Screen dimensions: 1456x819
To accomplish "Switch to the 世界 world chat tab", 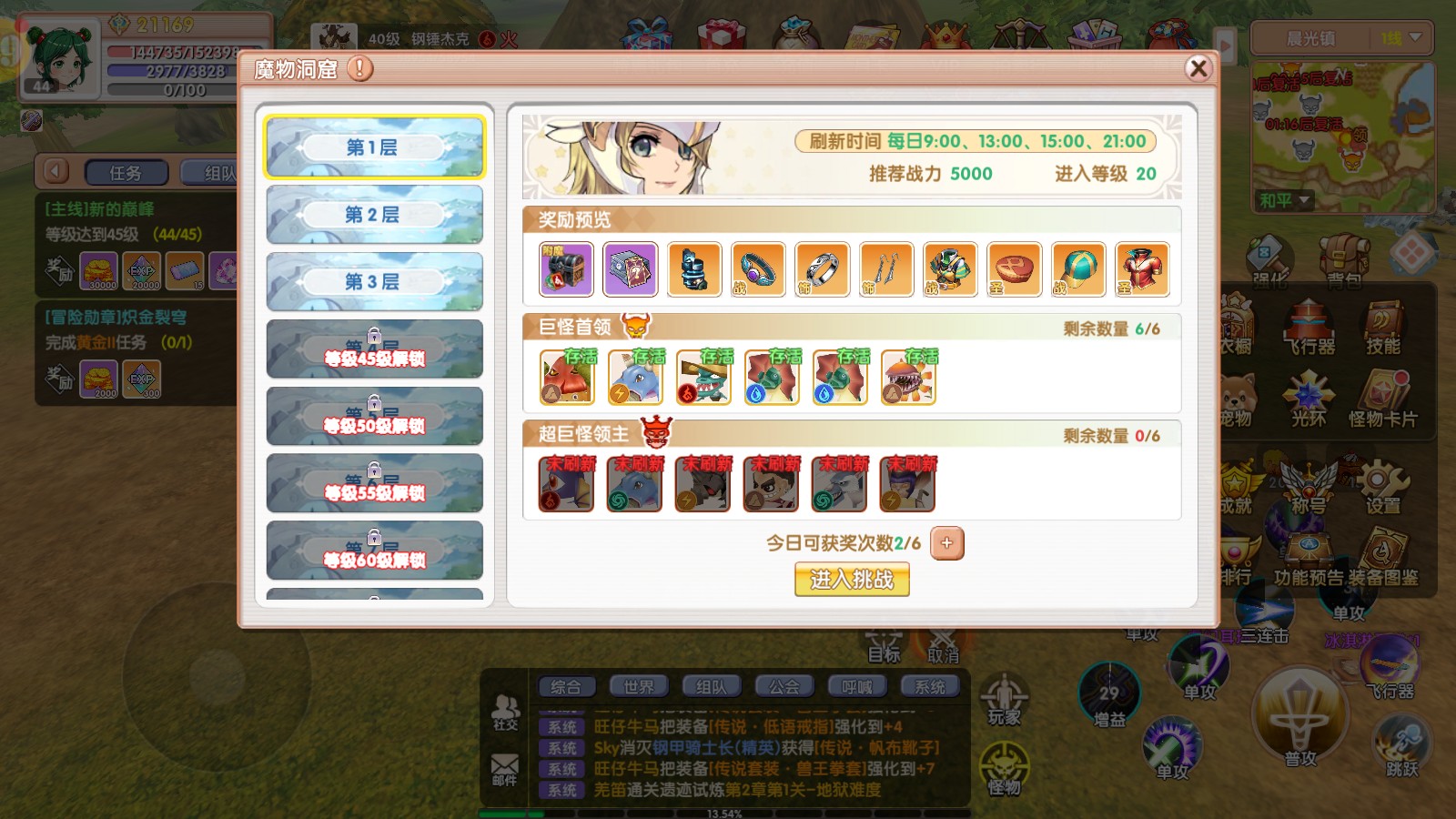I will click(x=640, y=686).
